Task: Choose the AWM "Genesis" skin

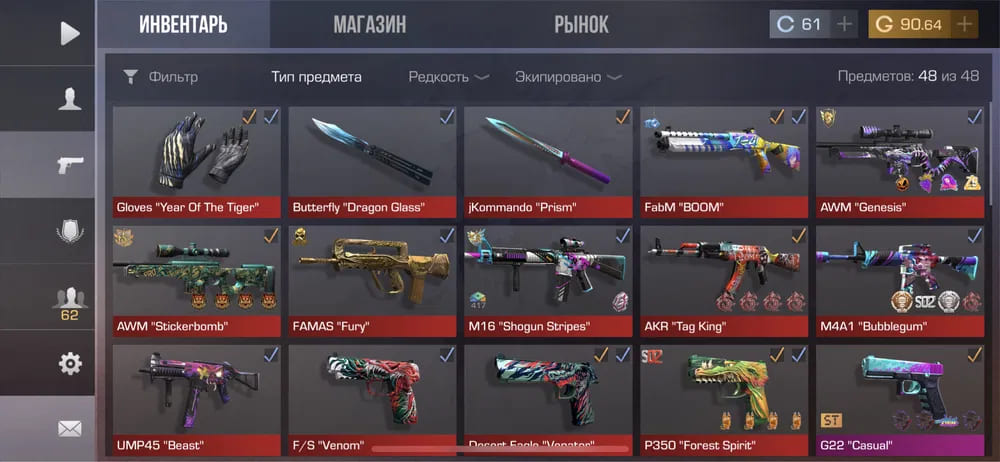Action: coord(899,162)
